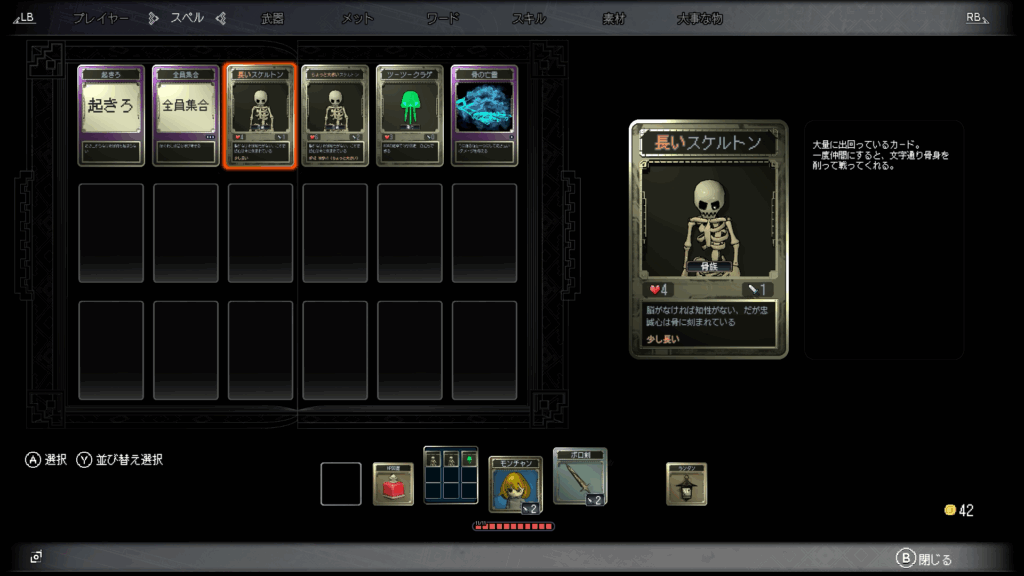Choose the ボロ剣 weapon card
1024x576 pixels.
[580, 476]
